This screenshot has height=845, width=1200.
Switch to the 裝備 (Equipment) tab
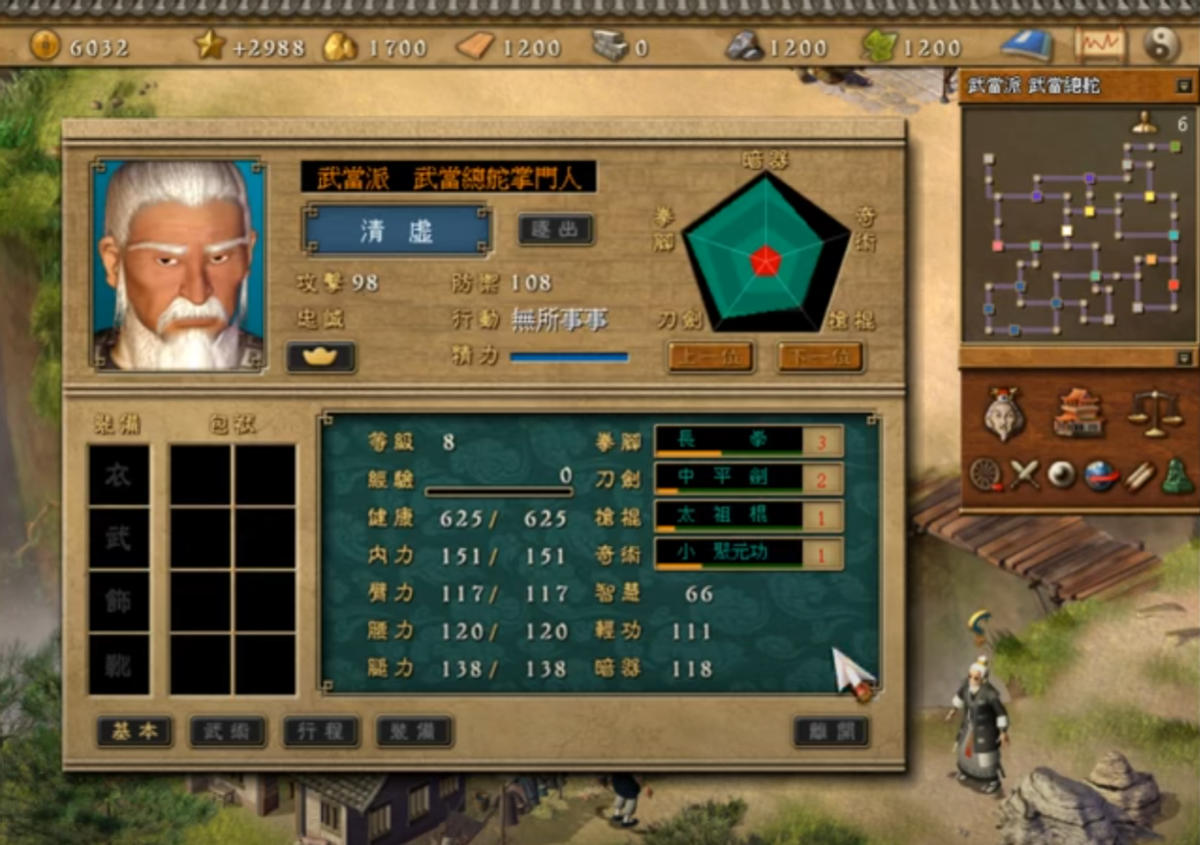pyautogui.click(x=415, y=731)
